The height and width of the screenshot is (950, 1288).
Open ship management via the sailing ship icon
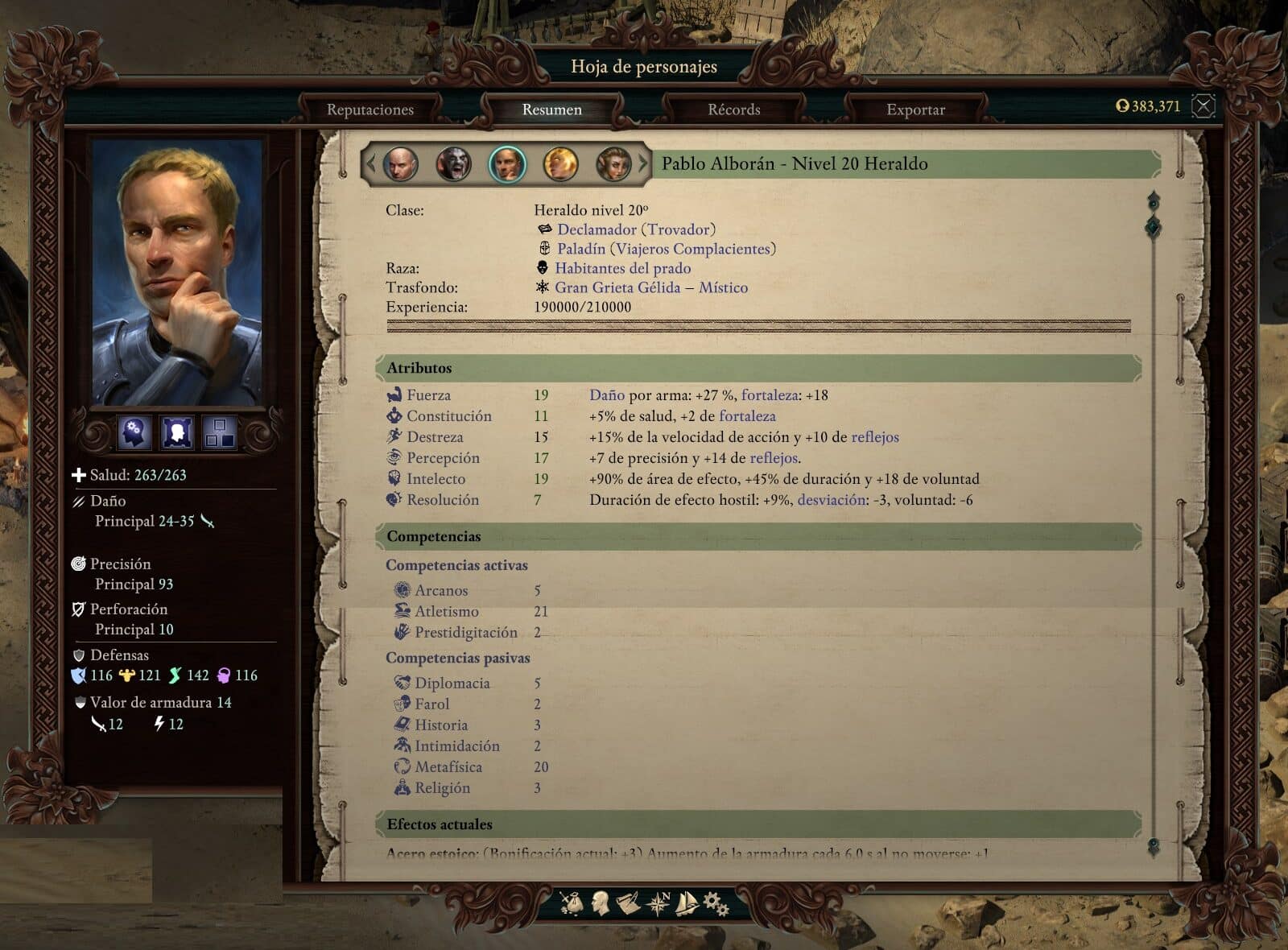(686, 903)
